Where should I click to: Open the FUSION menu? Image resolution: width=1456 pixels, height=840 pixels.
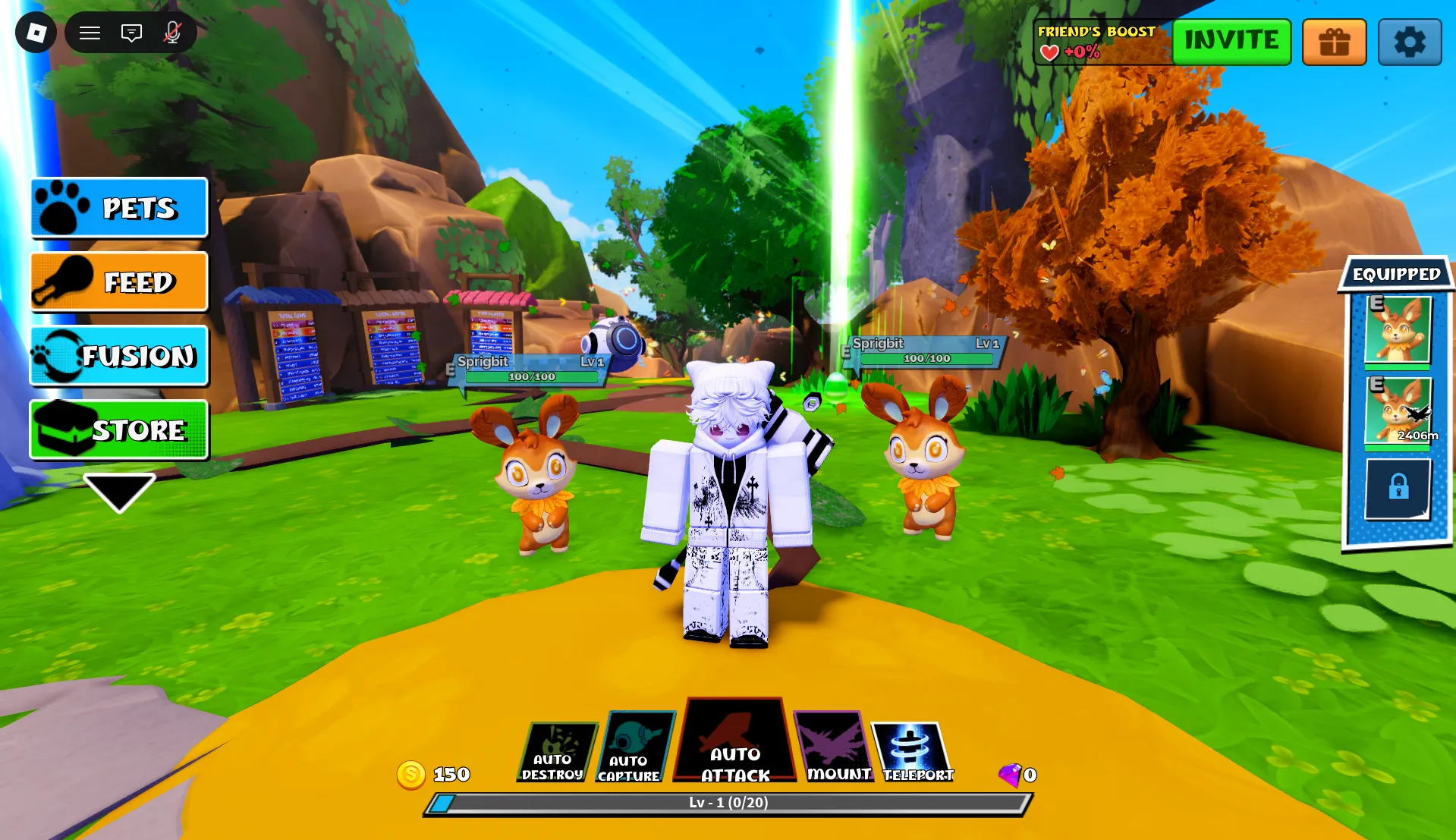[118, 355]
